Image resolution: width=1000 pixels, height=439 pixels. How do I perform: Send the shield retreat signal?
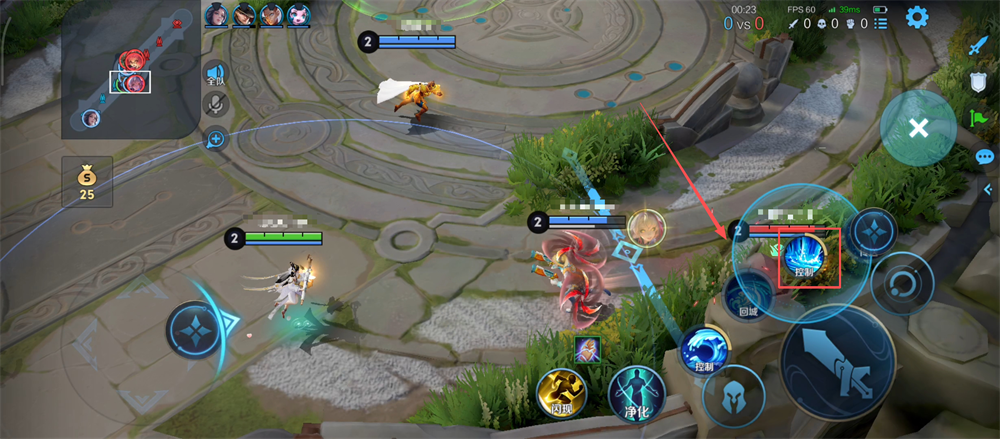click(980, 84)
